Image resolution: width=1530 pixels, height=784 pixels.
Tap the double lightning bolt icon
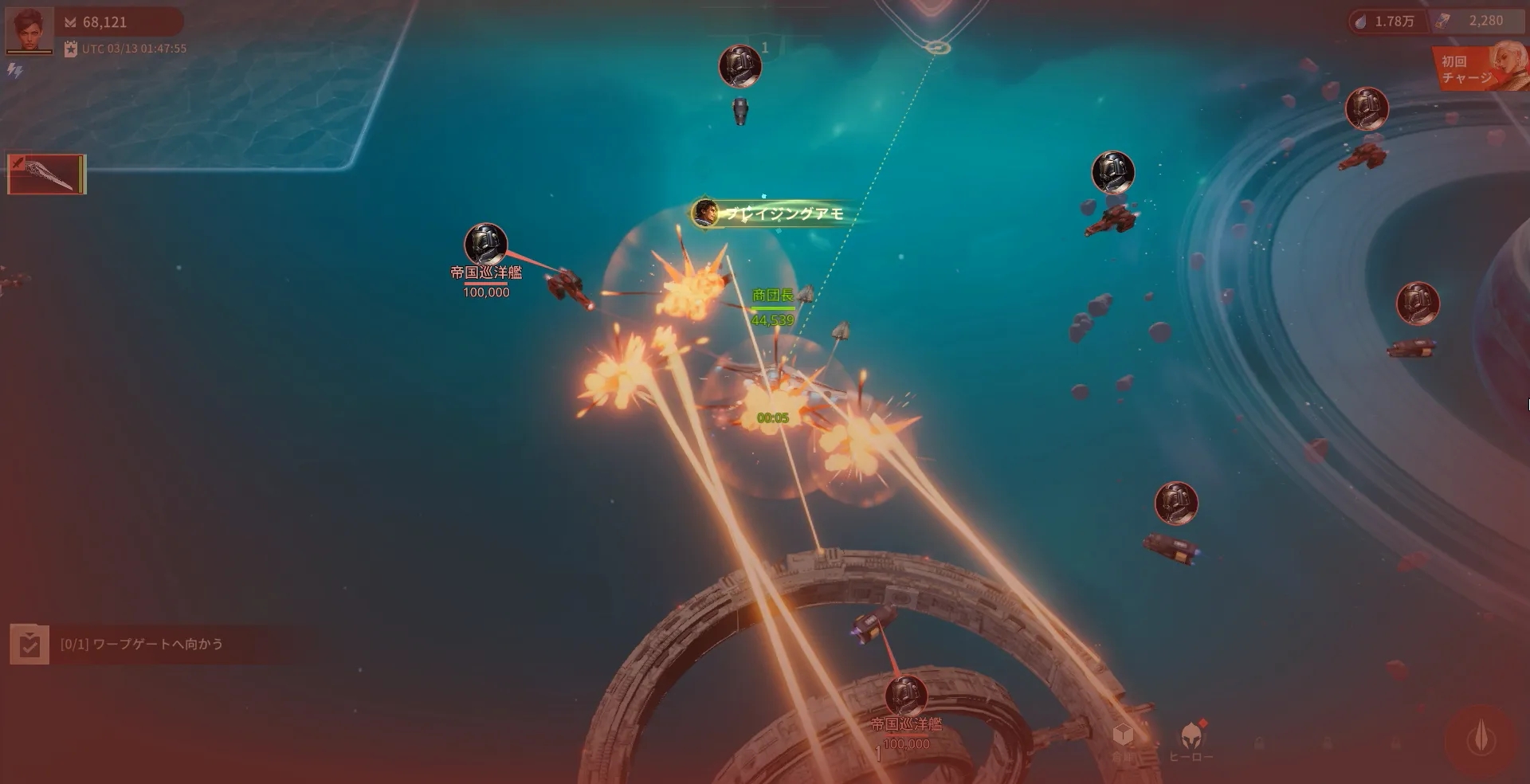(14, 71)
